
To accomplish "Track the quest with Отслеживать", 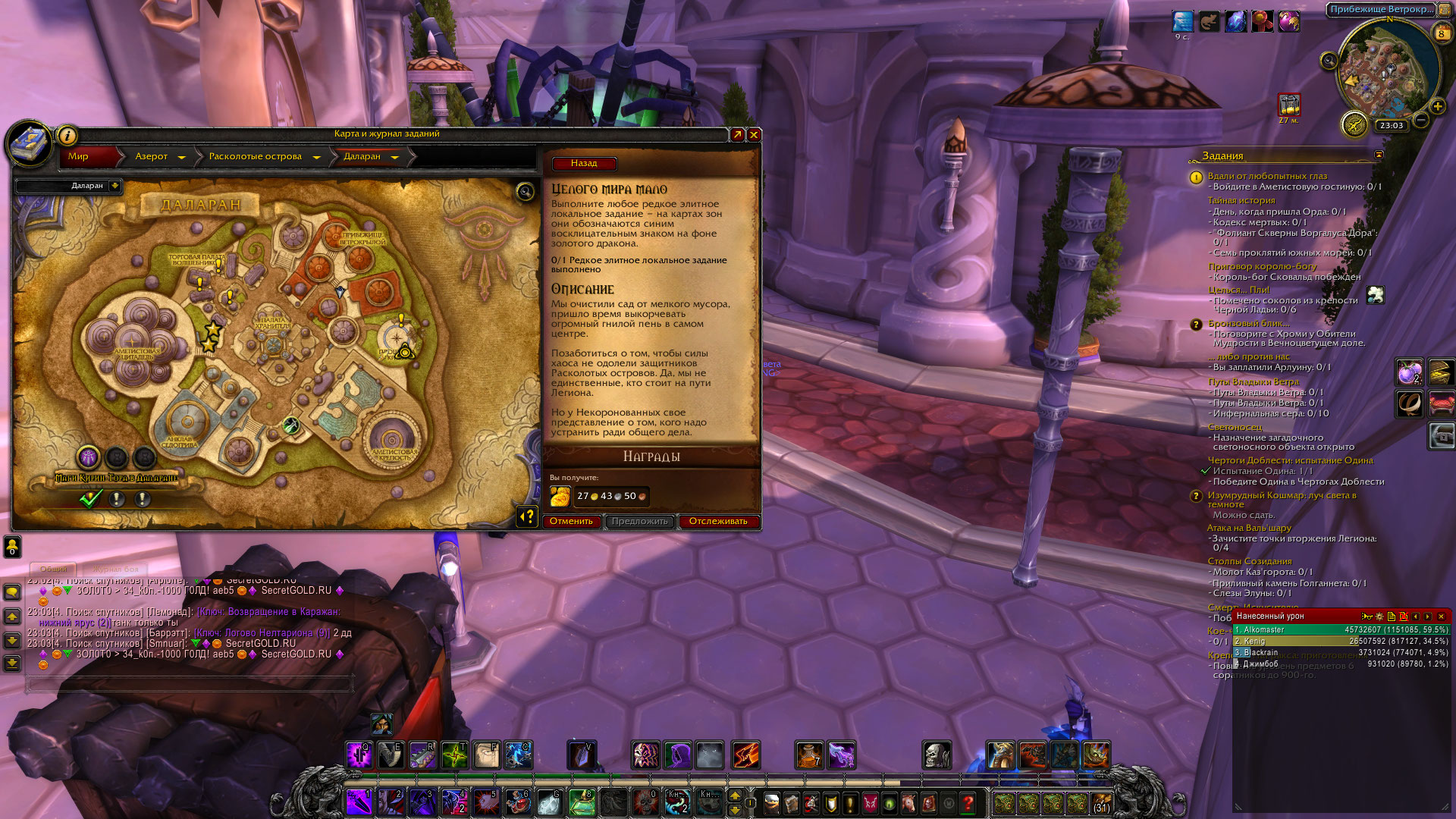I will (718, 521).
